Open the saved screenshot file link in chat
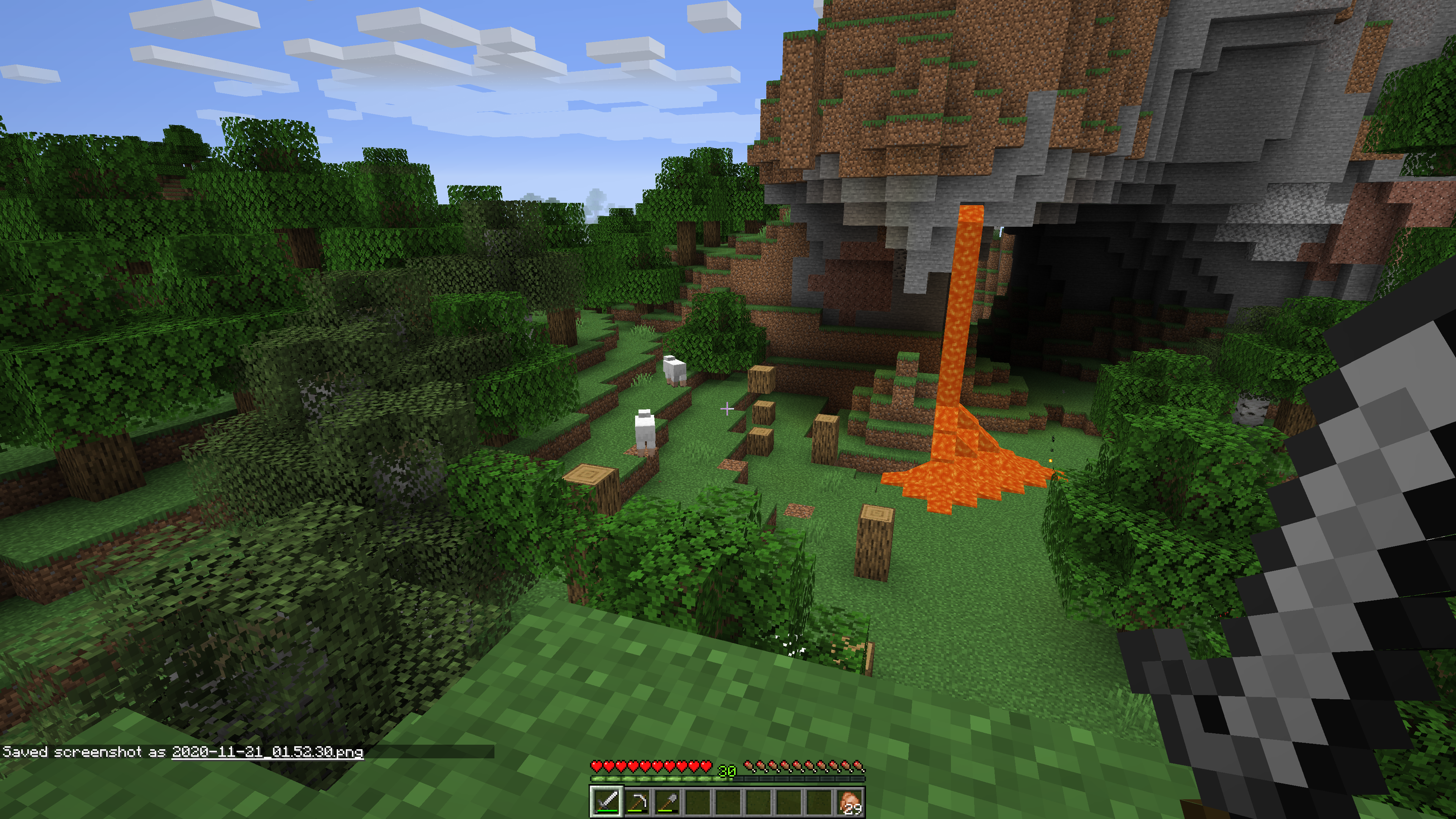This screenshot has height=819, width=1456. pyautogui.click(x=267, y=752)
